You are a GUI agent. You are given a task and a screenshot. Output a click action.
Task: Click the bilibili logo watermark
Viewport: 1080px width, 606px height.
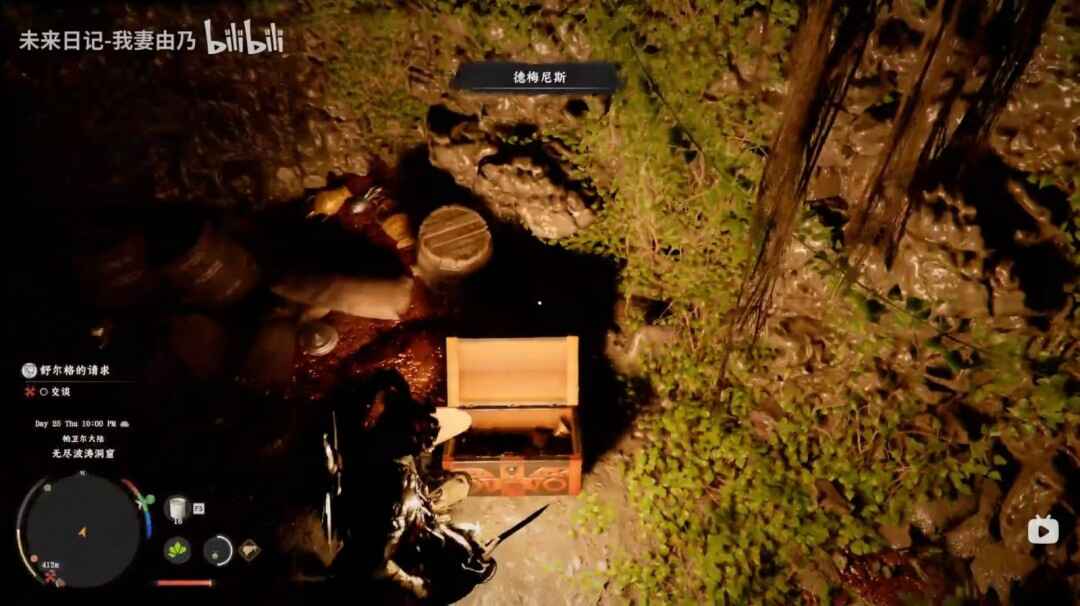[244, 38]
